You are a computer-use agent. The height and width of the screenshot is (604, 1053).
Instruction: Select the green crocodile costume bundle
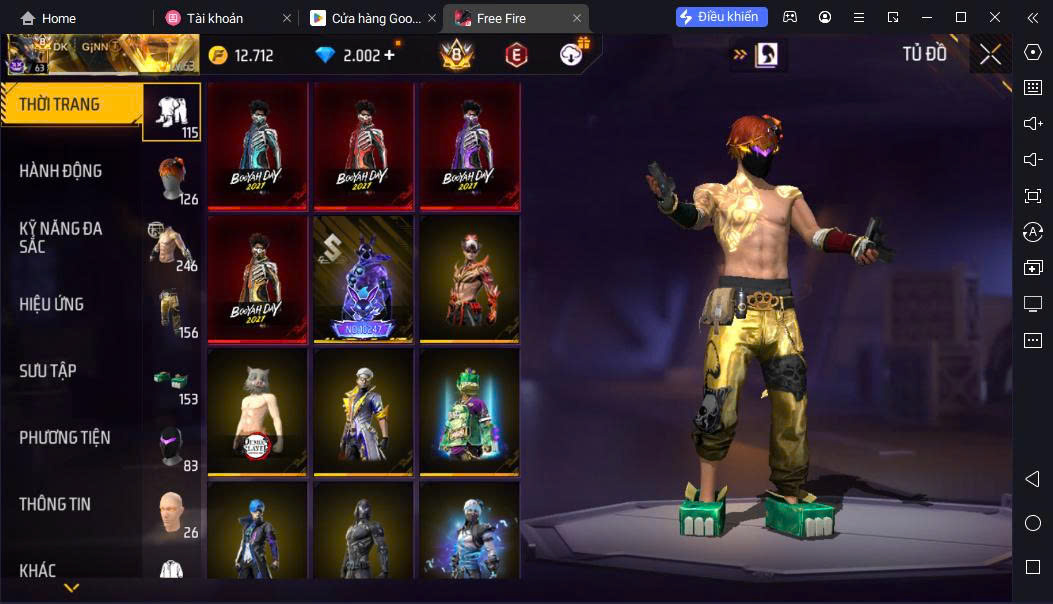point(469,410)
